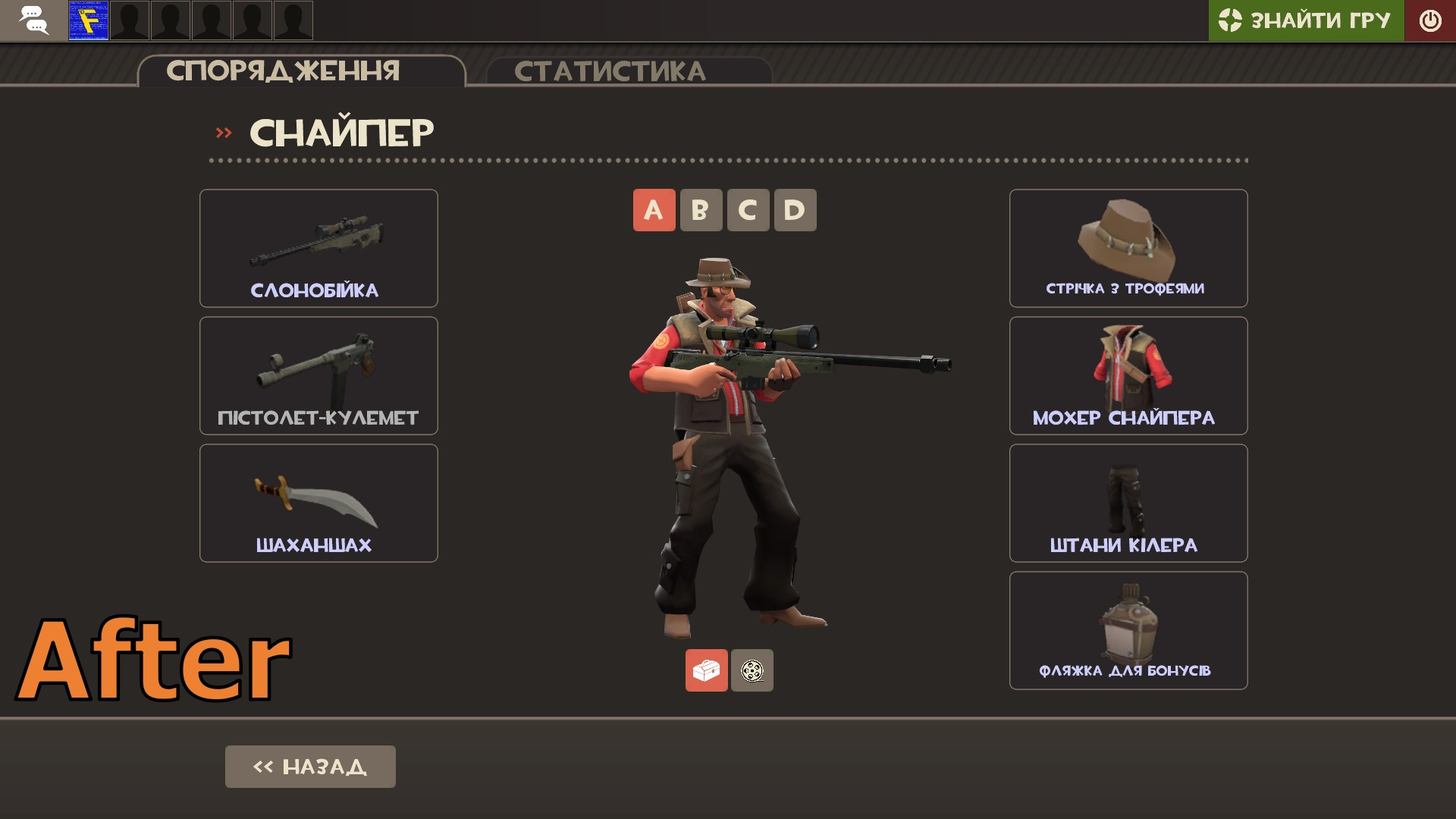Open the ПІСТОЛЕТ-КУЛЕМЕТ secondary slot
1456x819 pixels.
(x=318, y=375)
